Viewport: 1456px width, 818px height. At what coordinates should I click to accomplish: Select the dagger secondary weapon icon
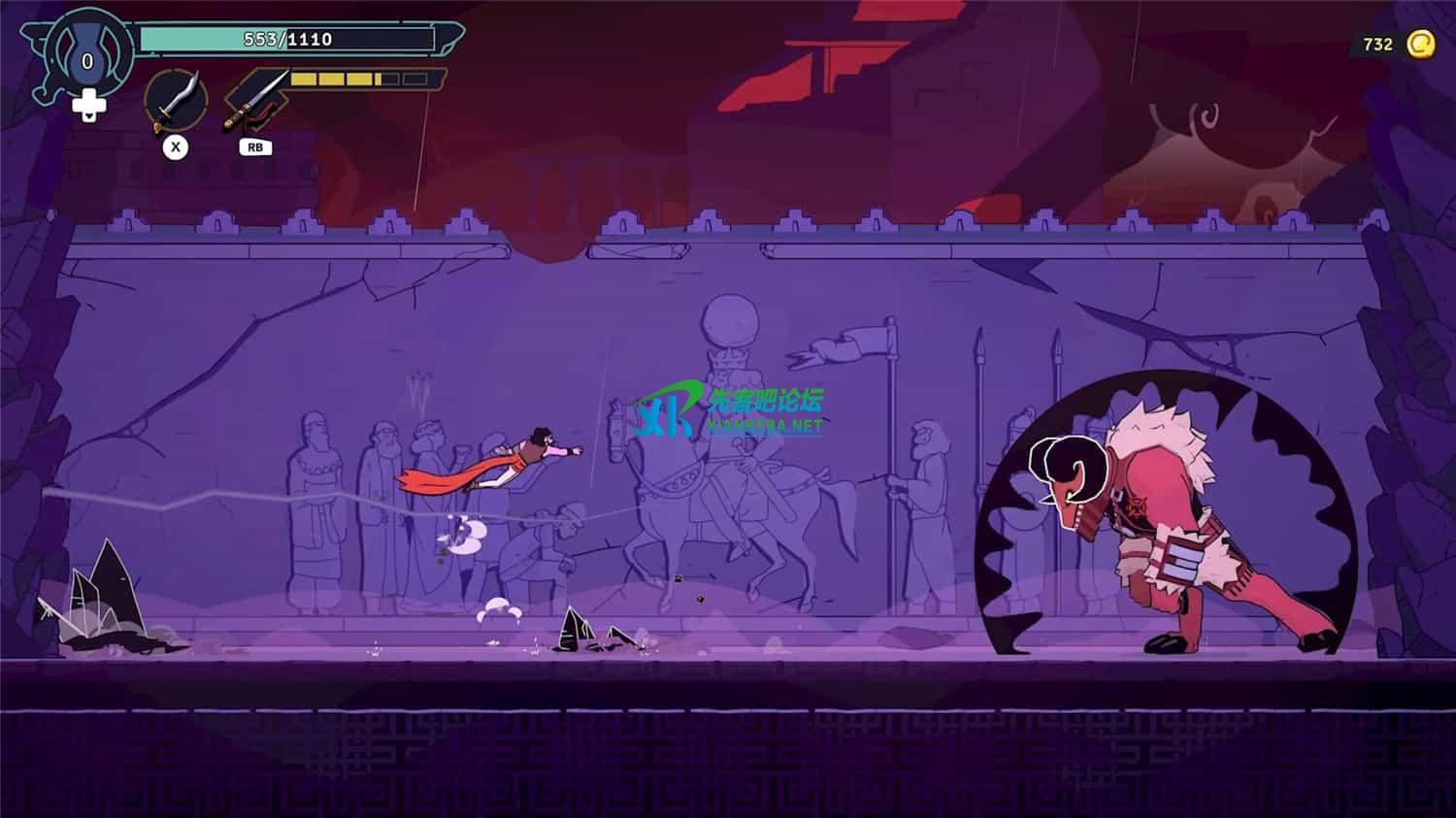coord(256,99)
